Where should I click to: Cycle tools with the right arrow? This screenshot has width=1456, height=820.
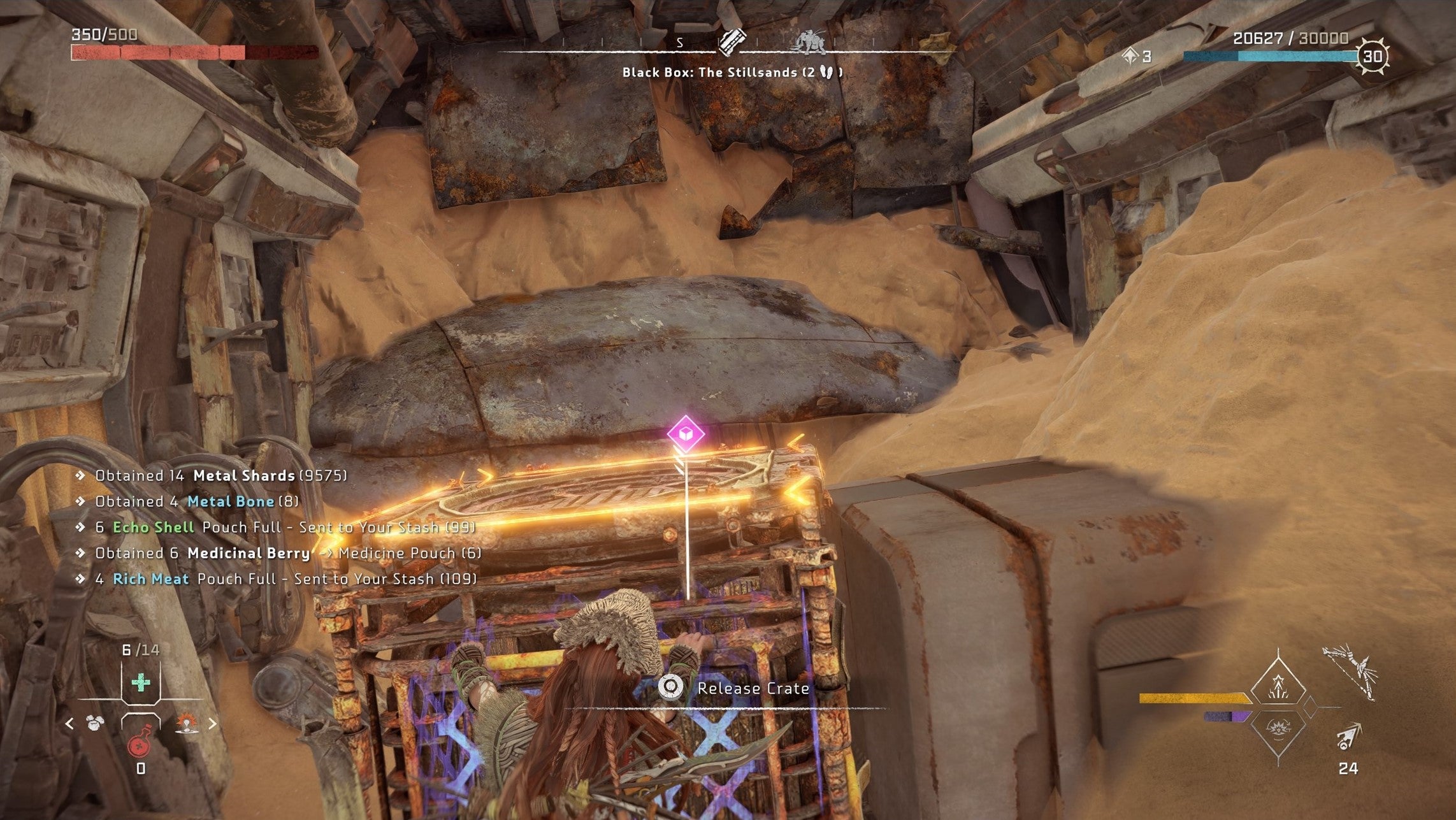(x=212, y=724)
